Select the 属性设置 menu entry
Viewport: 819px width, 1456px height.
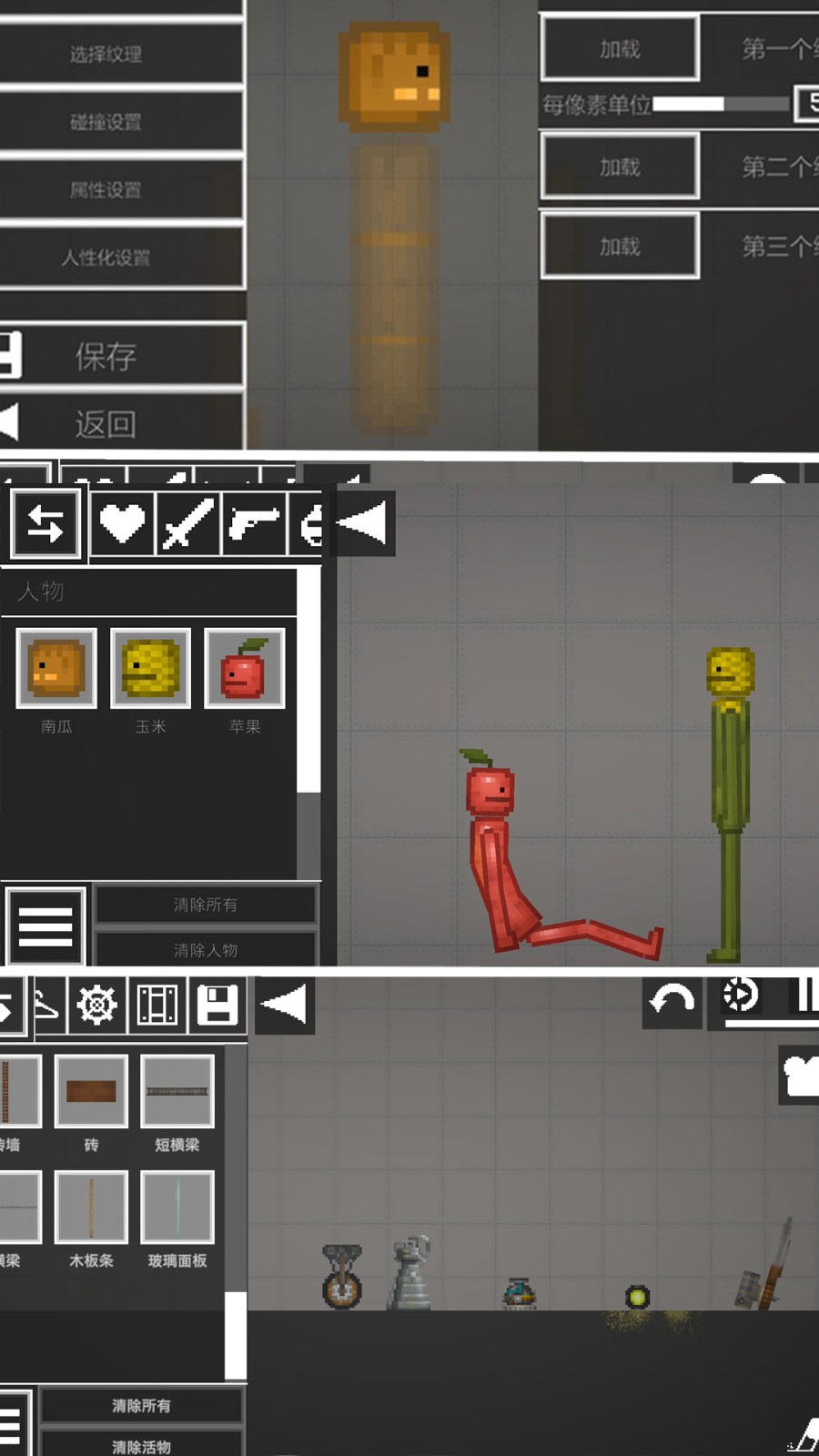[x=106, y=189]
